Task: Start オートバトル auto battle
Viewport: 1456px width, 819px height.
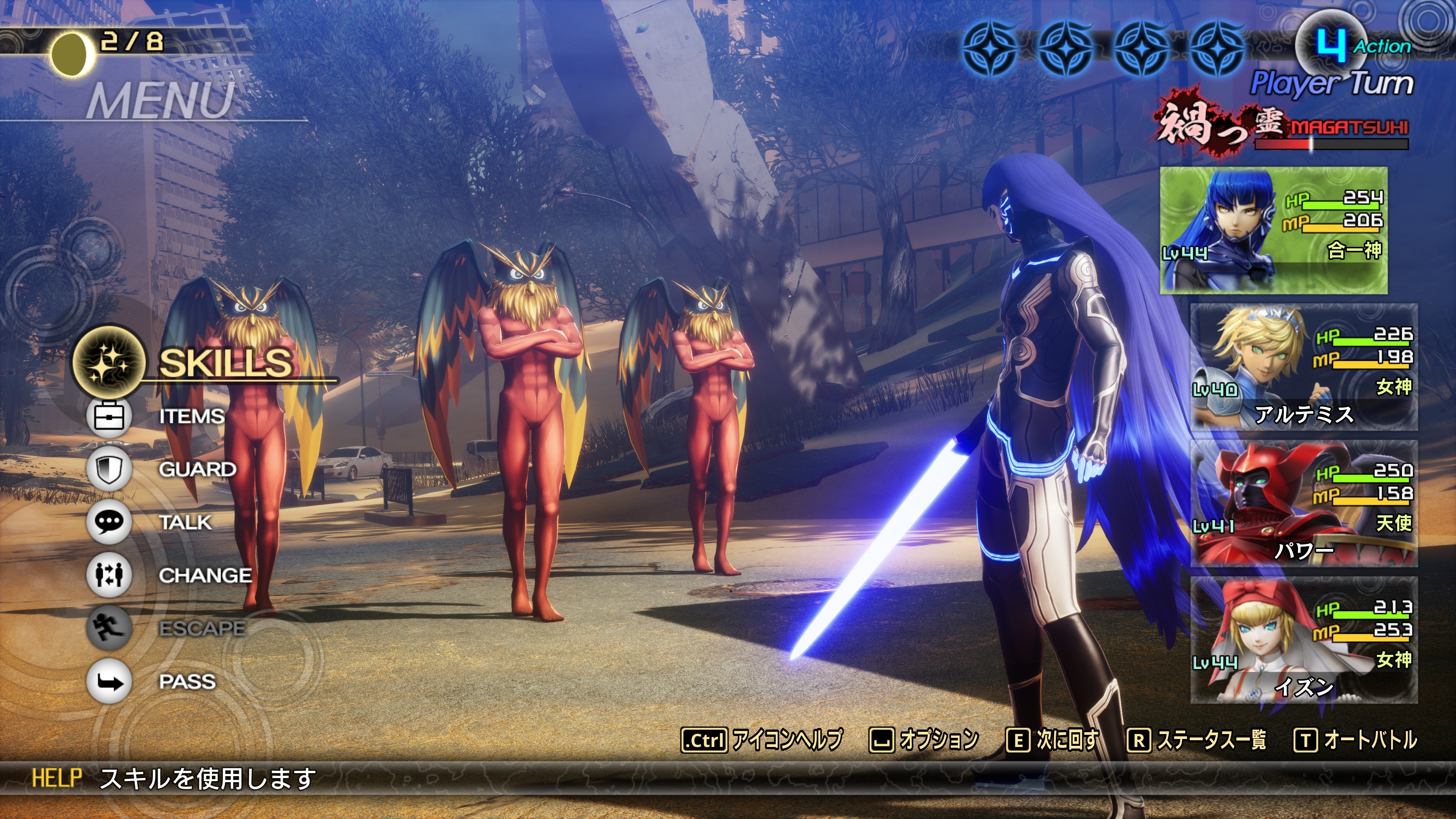Action: (1356, 739)
